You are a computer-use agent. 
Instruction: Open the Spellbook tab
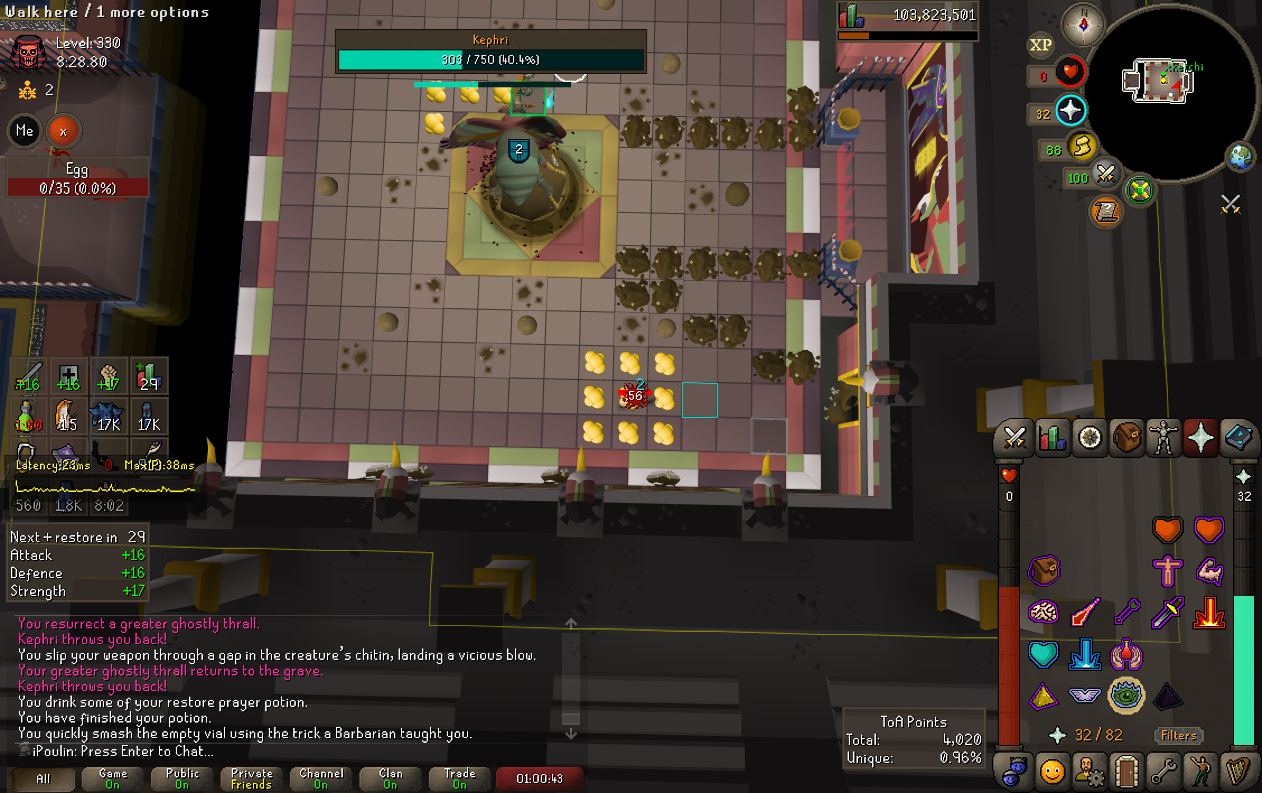click(x=1237, y=439)
